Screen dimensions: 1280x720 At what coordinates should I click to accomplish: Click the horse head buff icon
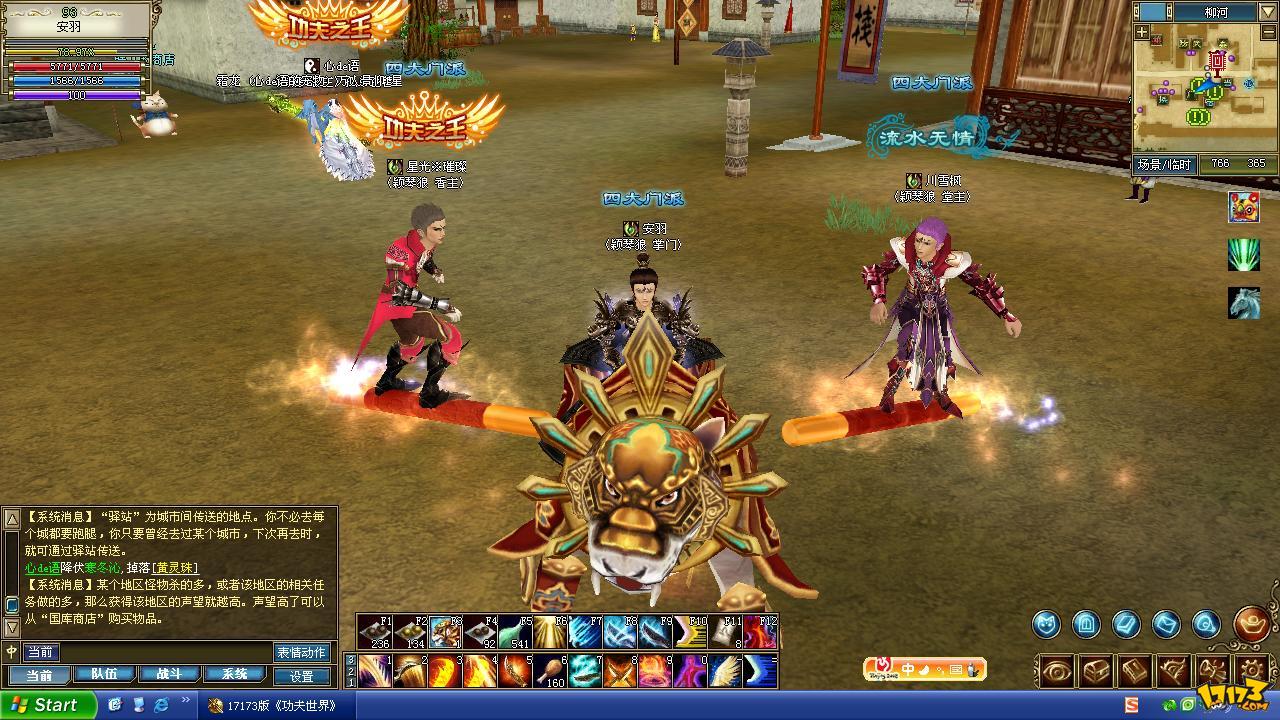(x=1244, y=302)
